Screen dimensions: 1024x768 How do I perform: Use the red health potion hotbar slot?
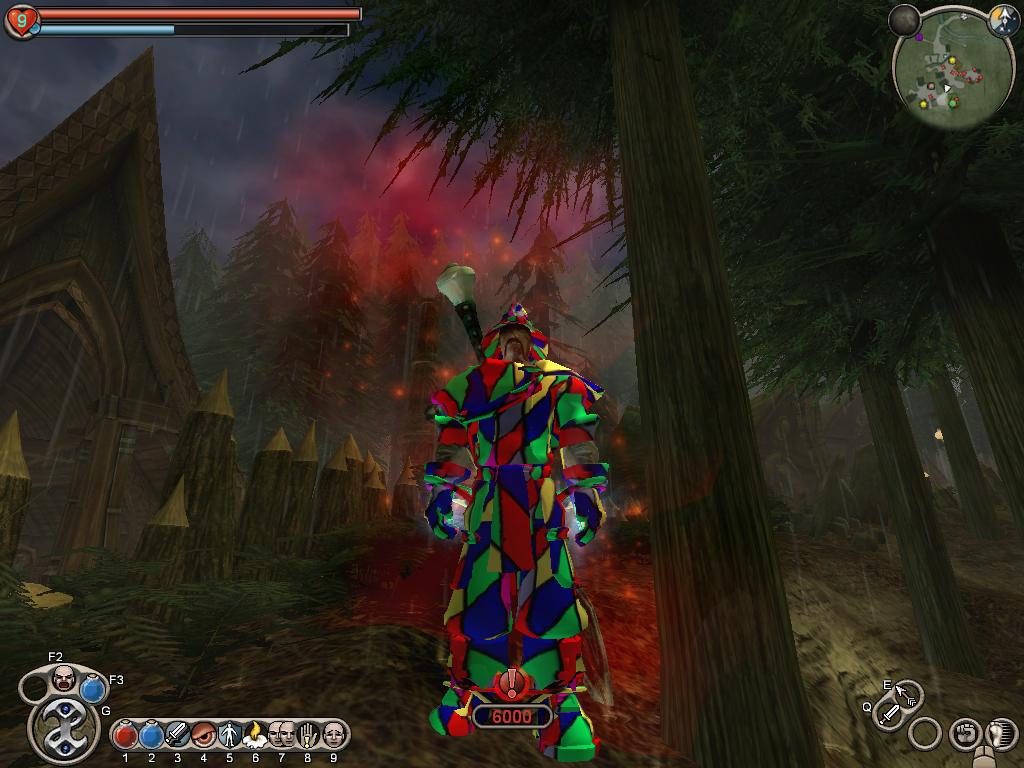126,735
